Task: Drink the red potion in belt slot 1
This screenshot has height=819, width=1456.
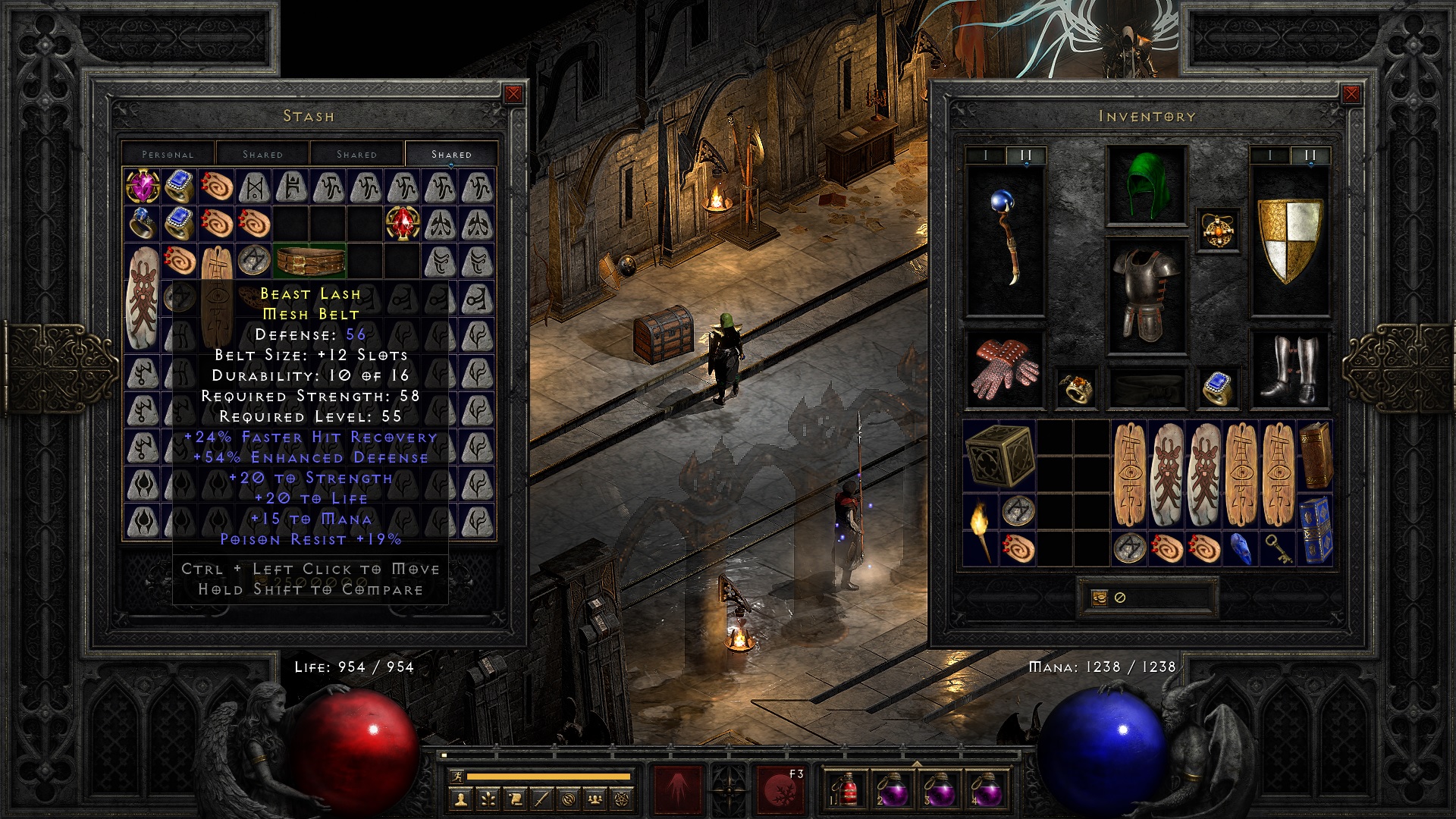Action: [x=848, y=792]
